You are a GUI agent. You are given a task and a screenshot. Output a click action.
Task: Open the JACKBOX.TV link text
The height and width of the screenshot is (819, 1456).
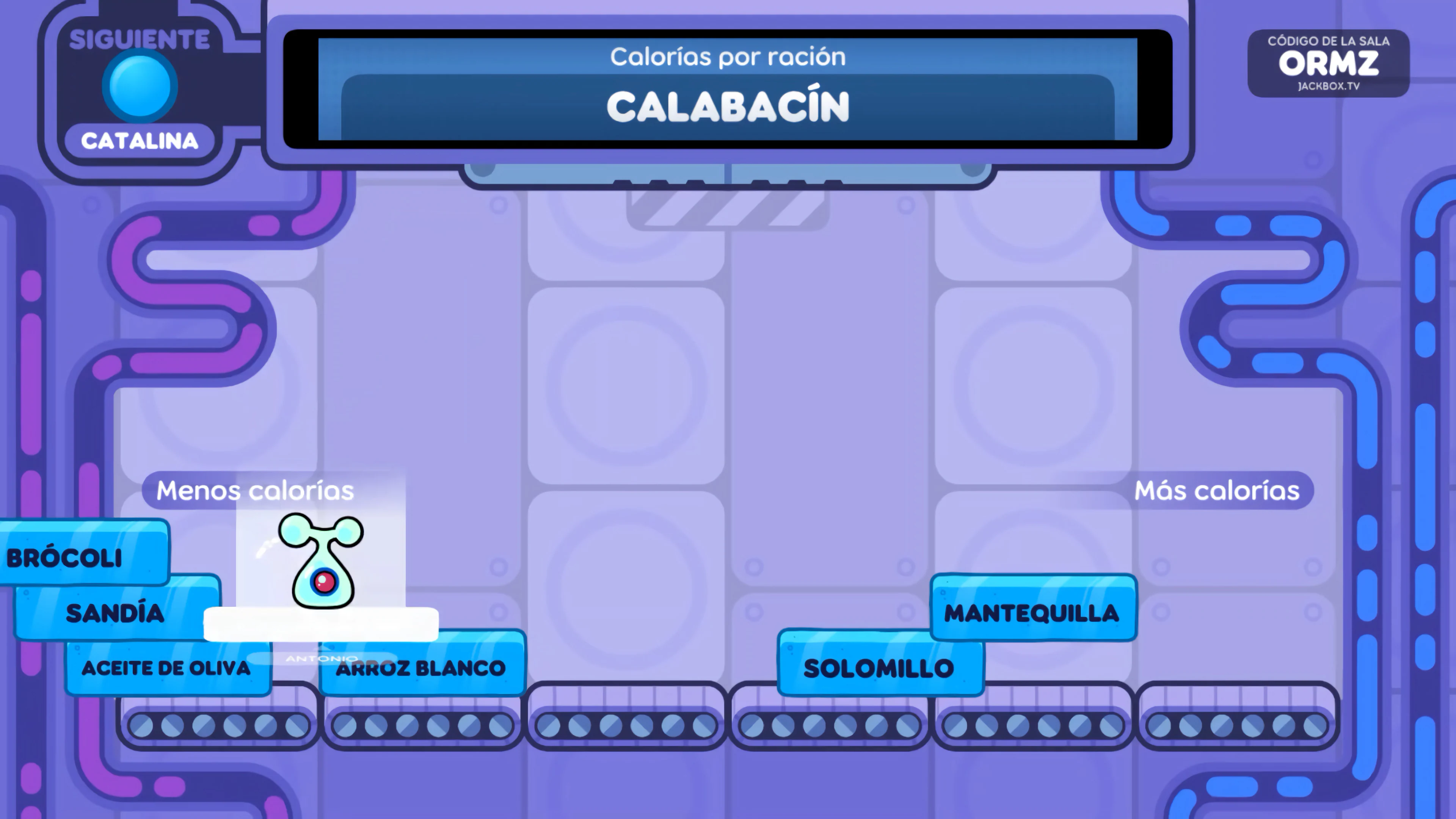click(x=1328, y=87)
